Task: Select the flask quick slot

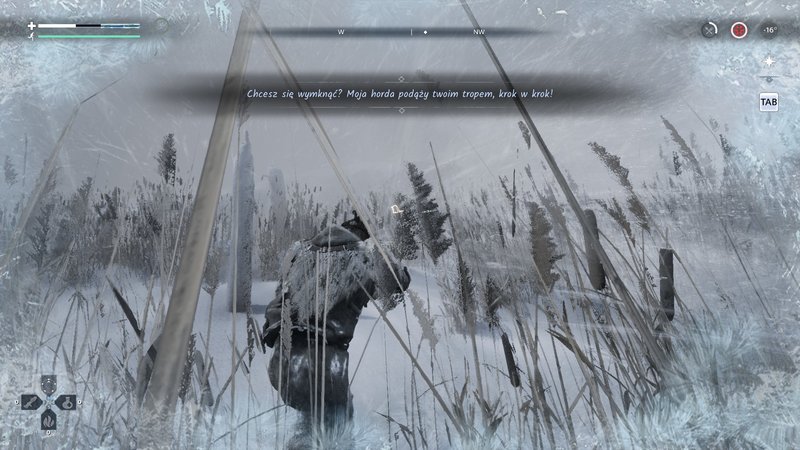Action: (65, 402)
